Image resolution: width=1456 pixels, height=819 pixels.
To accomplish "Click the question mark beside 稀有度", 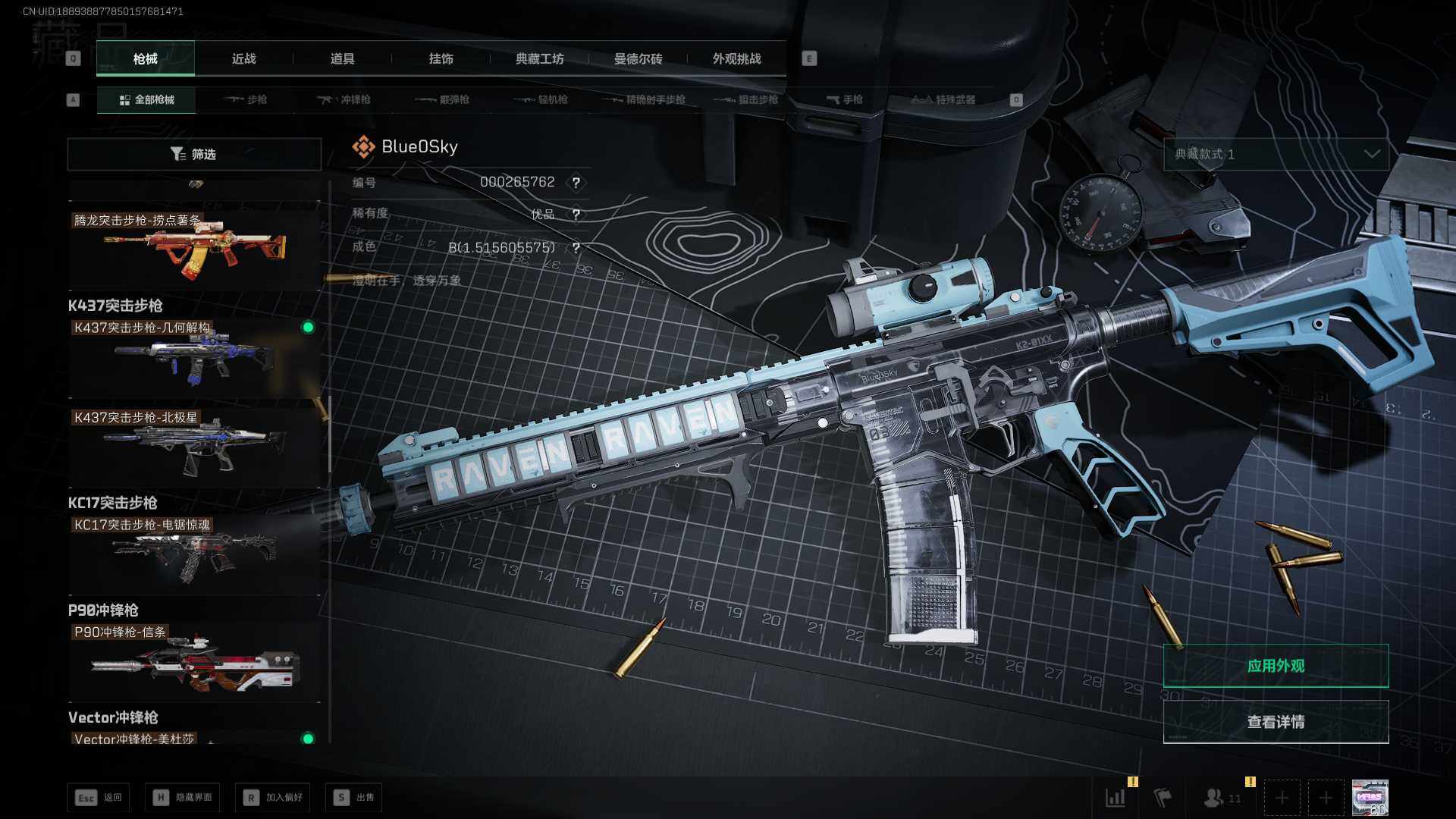I will 576,215.
